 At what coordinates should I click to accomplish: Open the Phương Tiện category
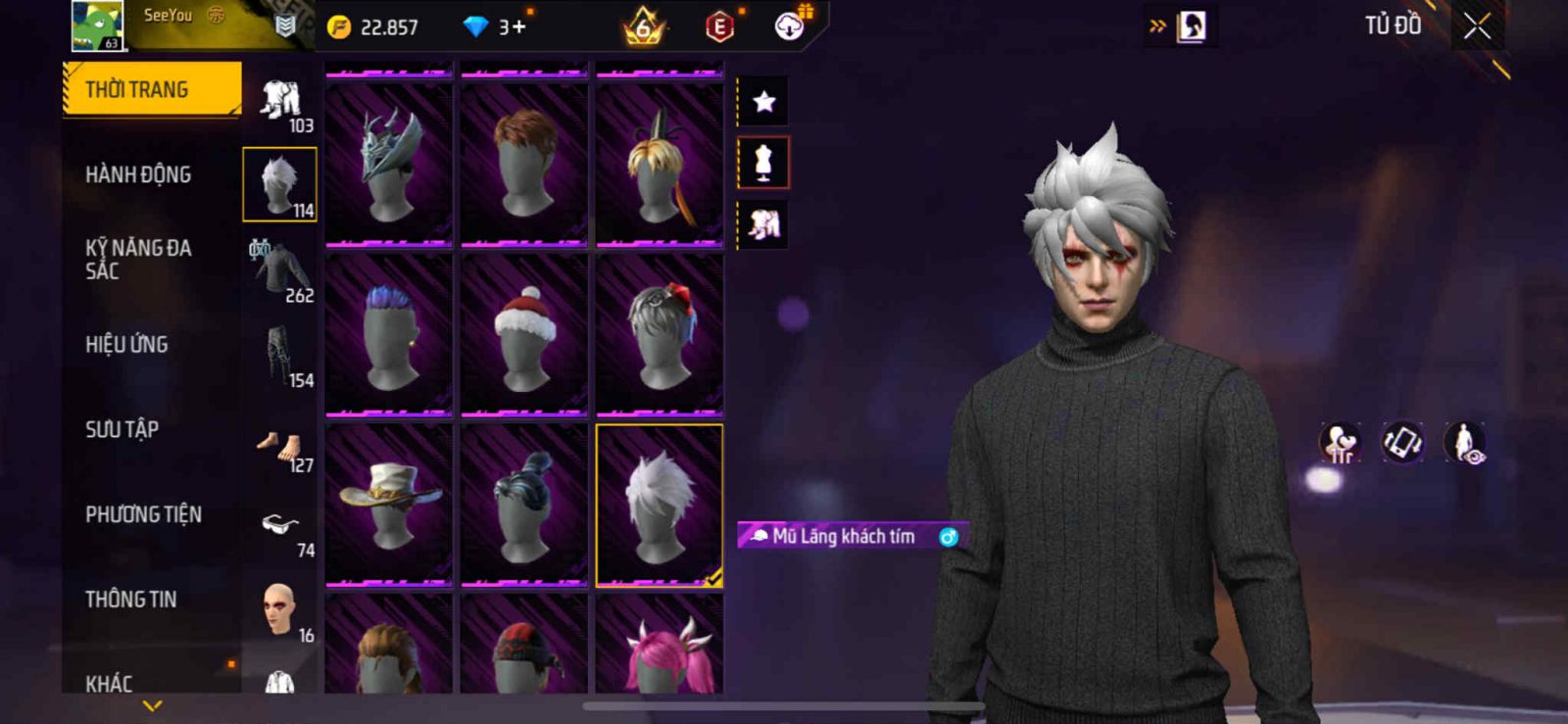click(x=143, y=514)
